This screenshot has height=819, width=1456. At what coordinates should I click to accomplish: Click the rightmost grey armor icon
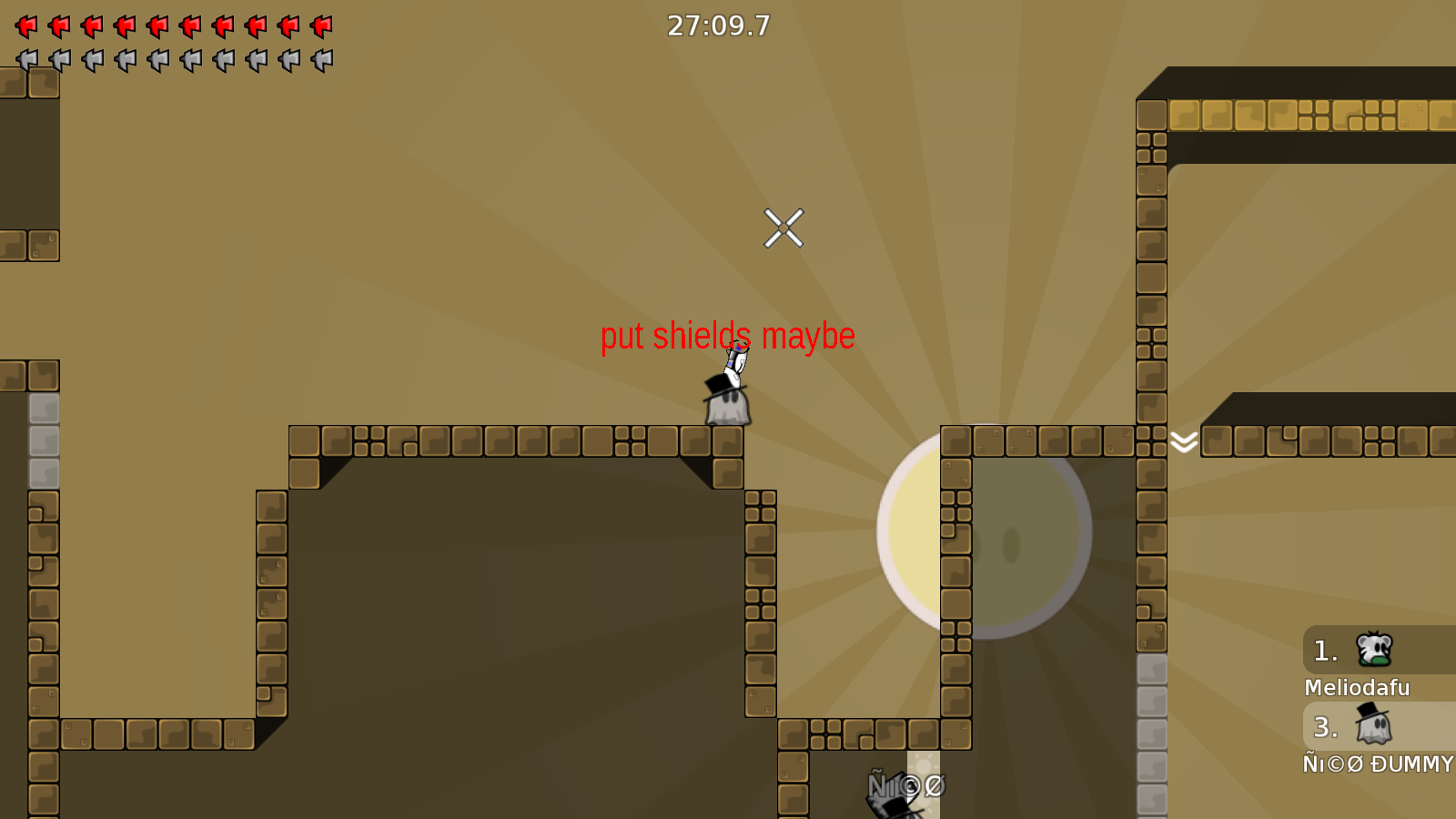pos(320,60)
